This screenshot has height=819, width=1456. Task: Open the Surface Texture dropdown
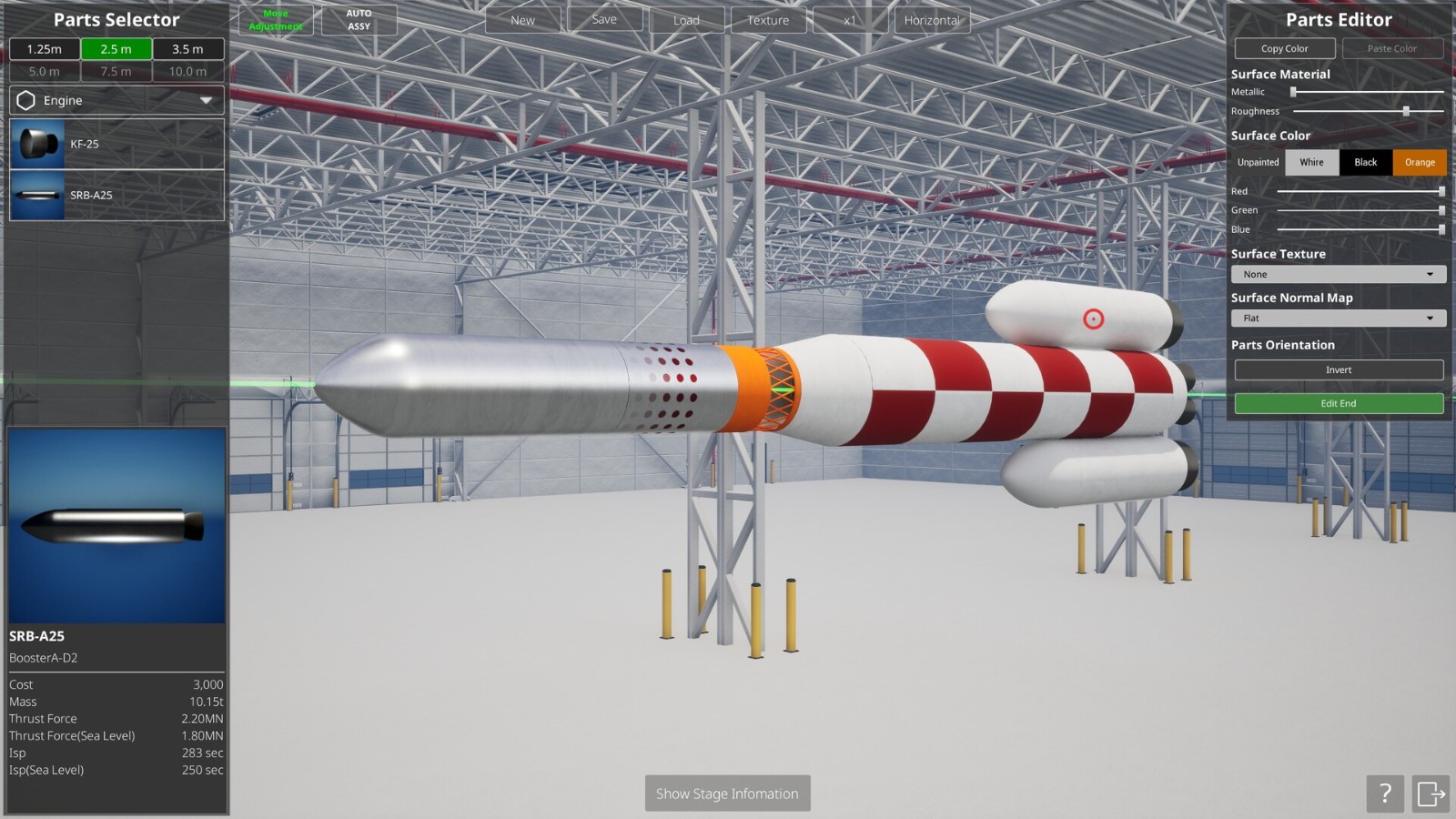point(1338,274)
